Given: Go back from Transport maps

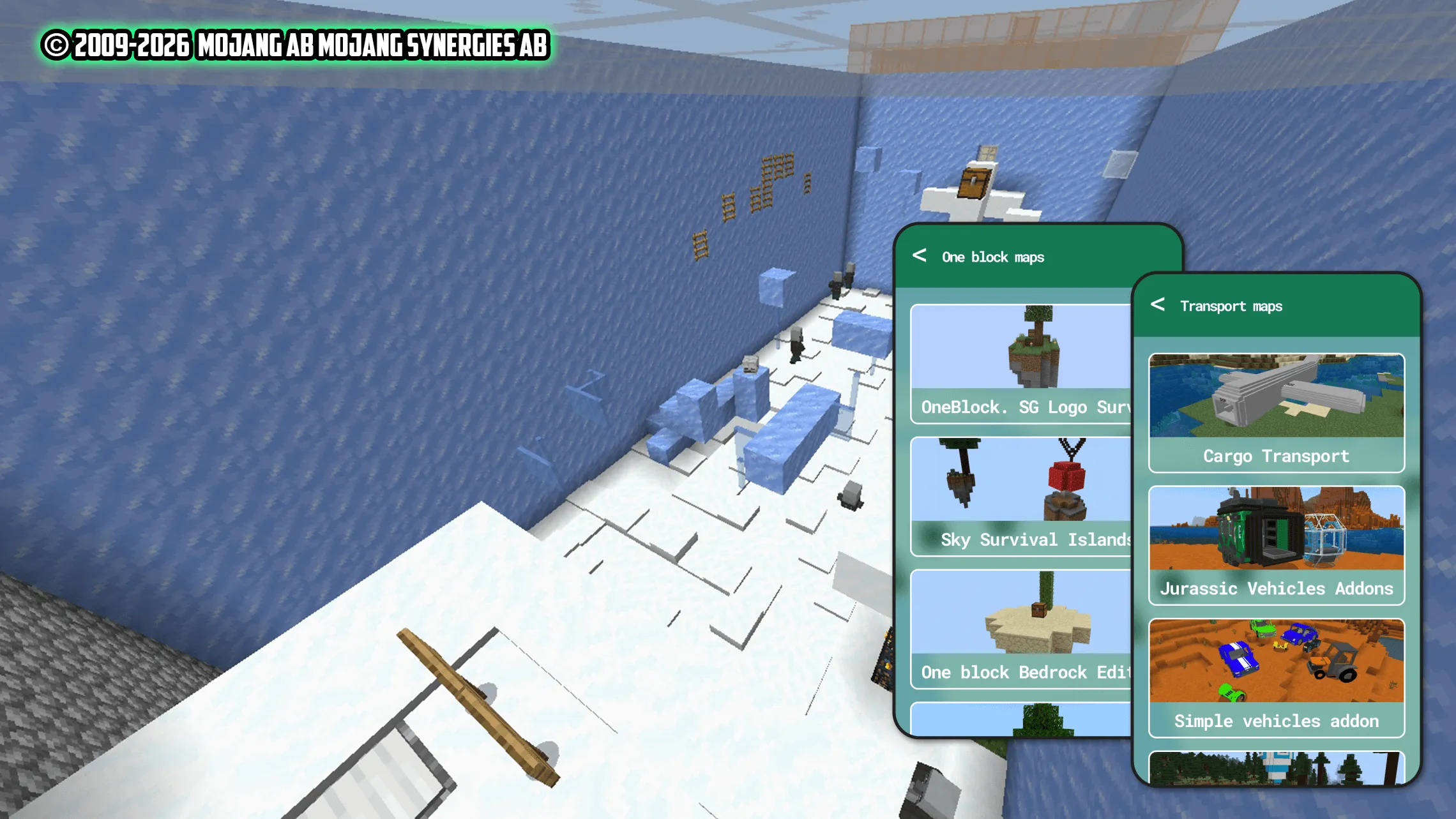Looking at the screenshot, I should coord(1158,305).
